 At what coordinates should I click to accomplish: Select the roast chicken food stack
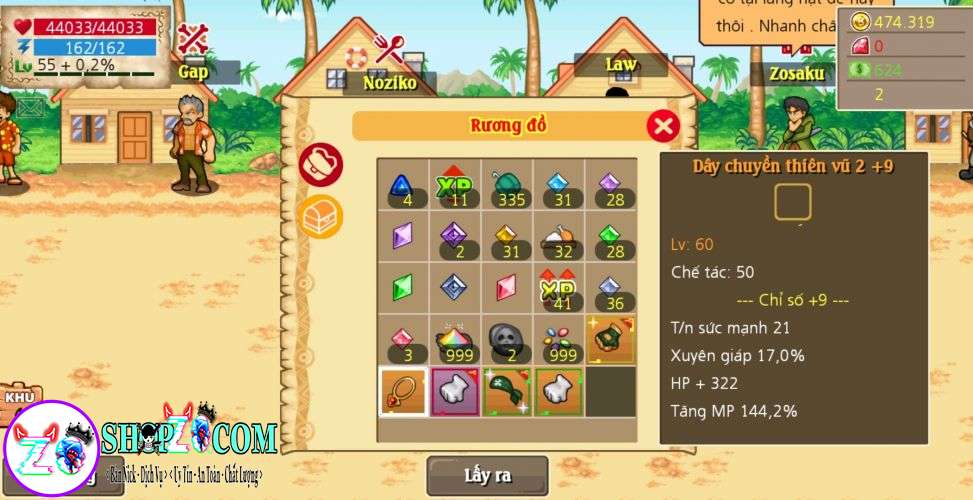pos(558,237)
